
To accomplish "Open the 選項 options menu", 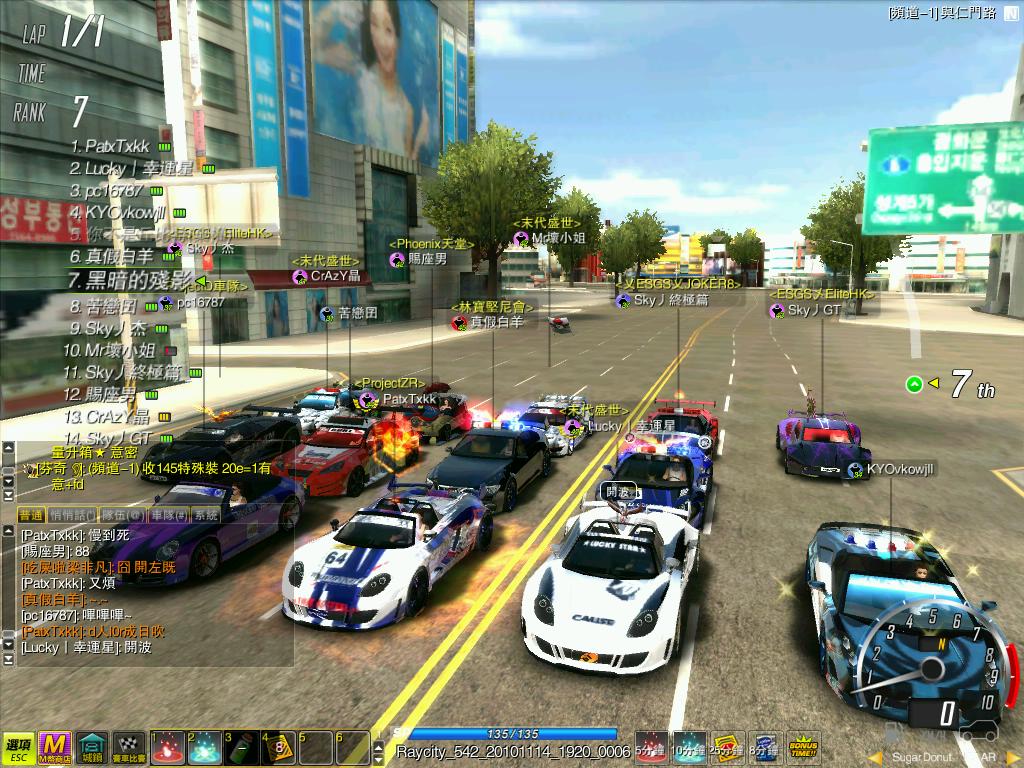I will (17, 746).
